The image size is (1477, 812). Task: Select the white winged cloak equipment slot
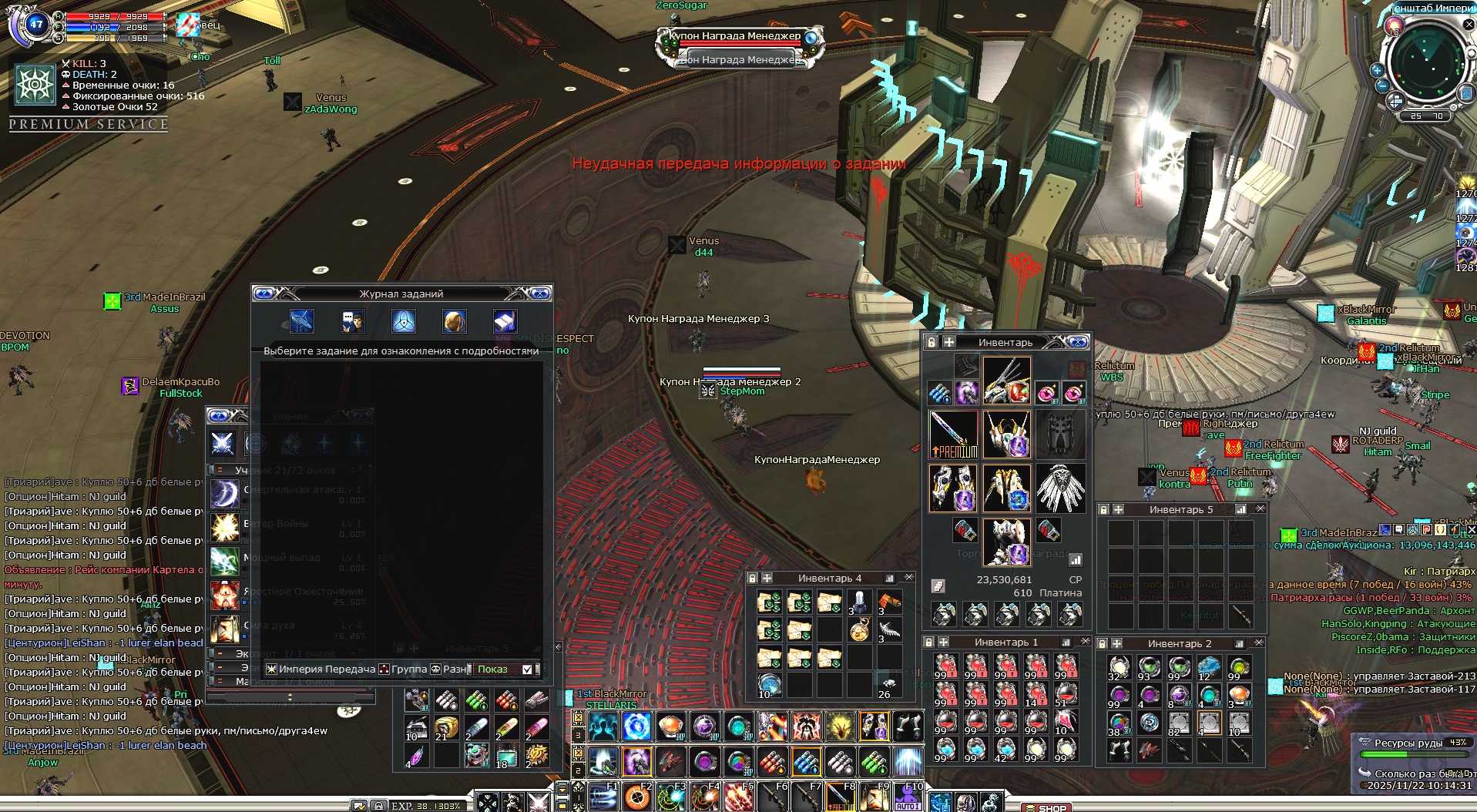tap(1059, 488)
